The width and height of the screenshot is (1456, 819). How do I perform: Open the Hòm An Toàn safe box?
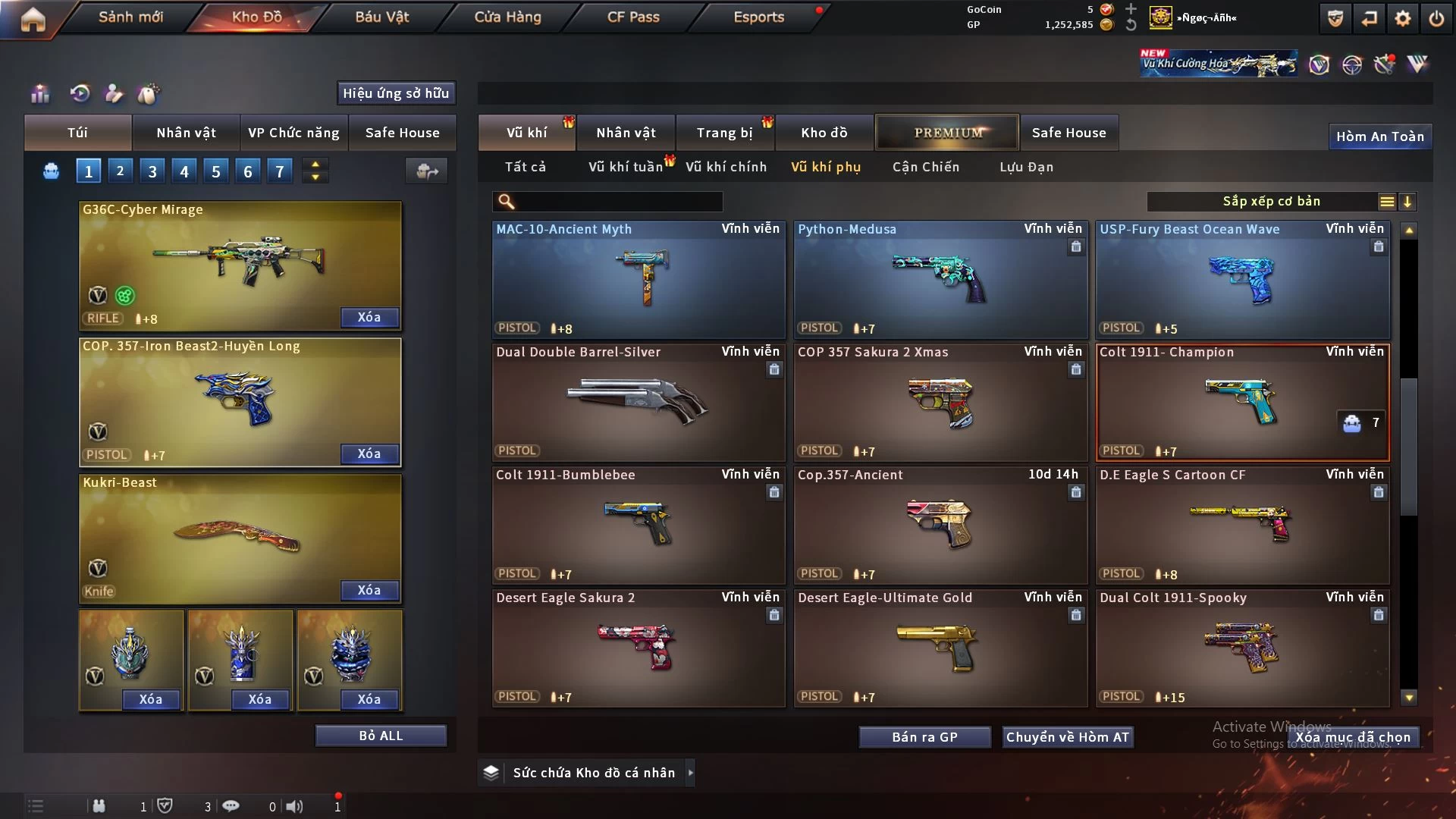pyautogui.click(x=1379, y=136)
